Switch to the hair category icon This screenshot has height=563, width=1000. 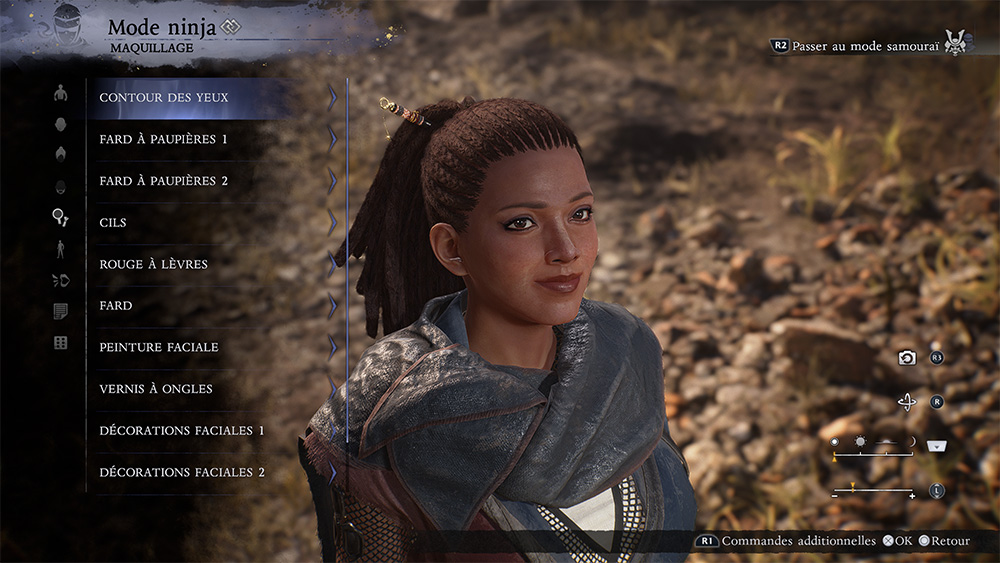tap(60, 155)
